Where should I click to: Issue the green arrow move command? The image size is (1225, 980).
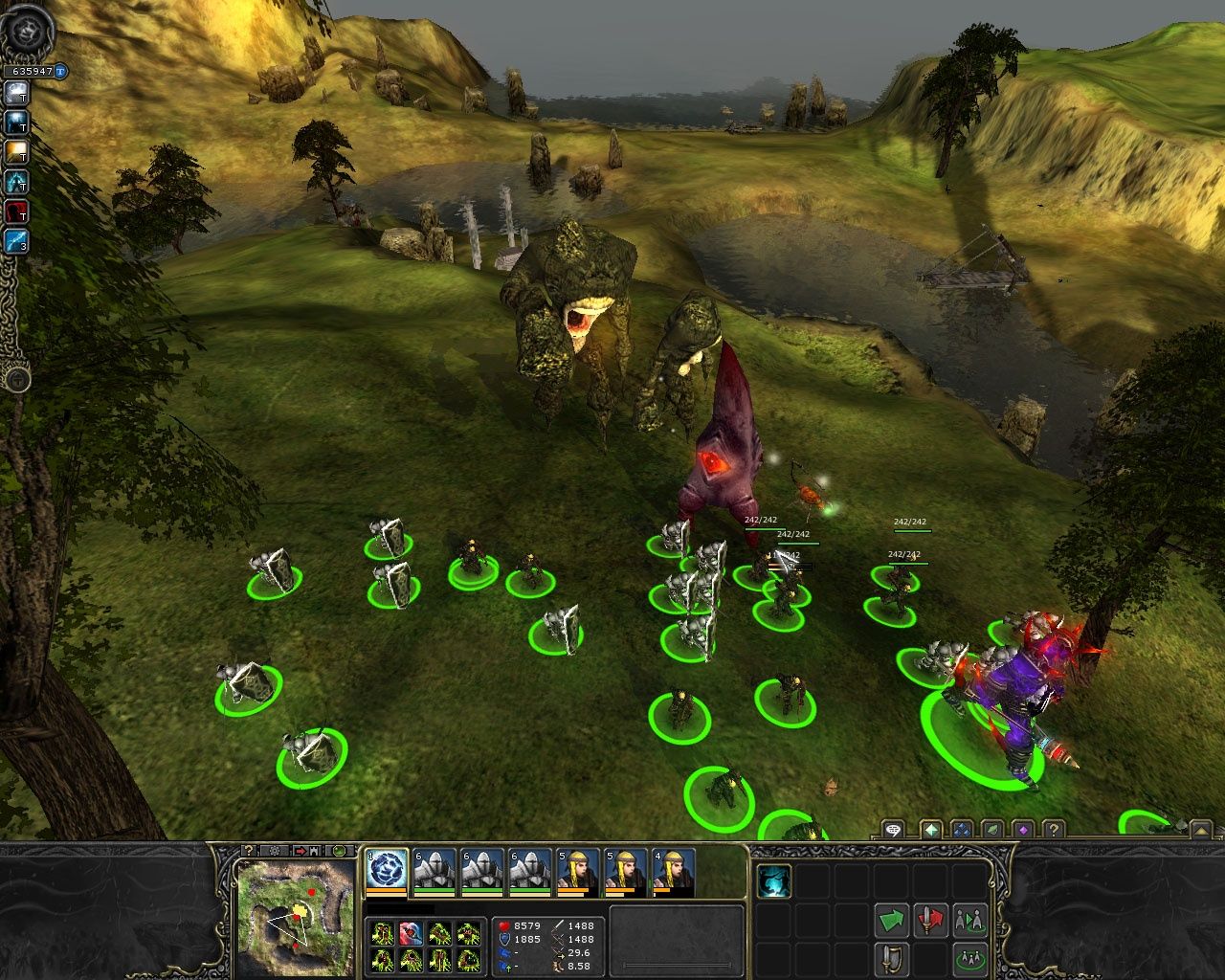click(x=892, y=921)
